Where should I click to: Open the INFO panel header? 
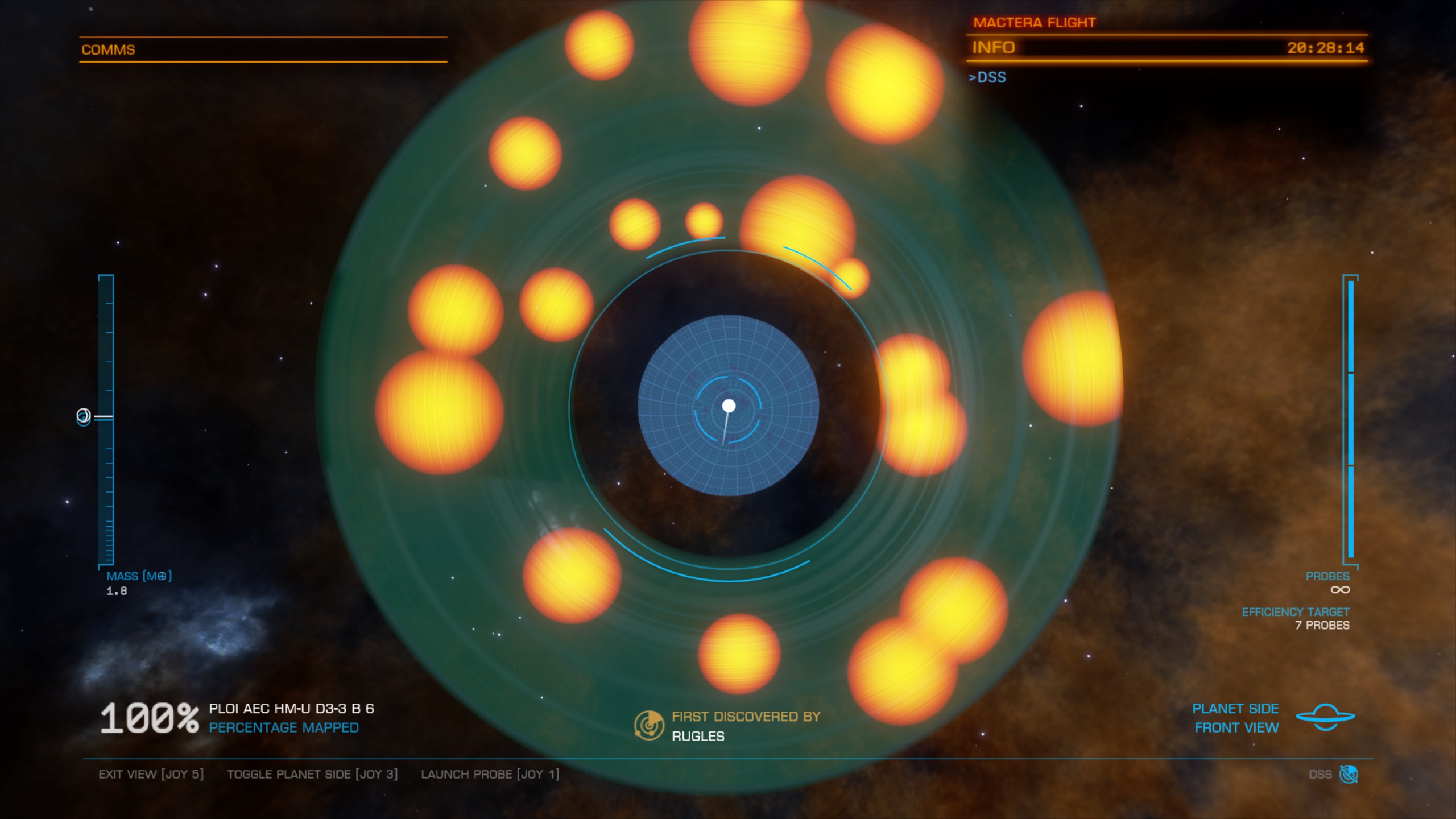pos(993,48)
